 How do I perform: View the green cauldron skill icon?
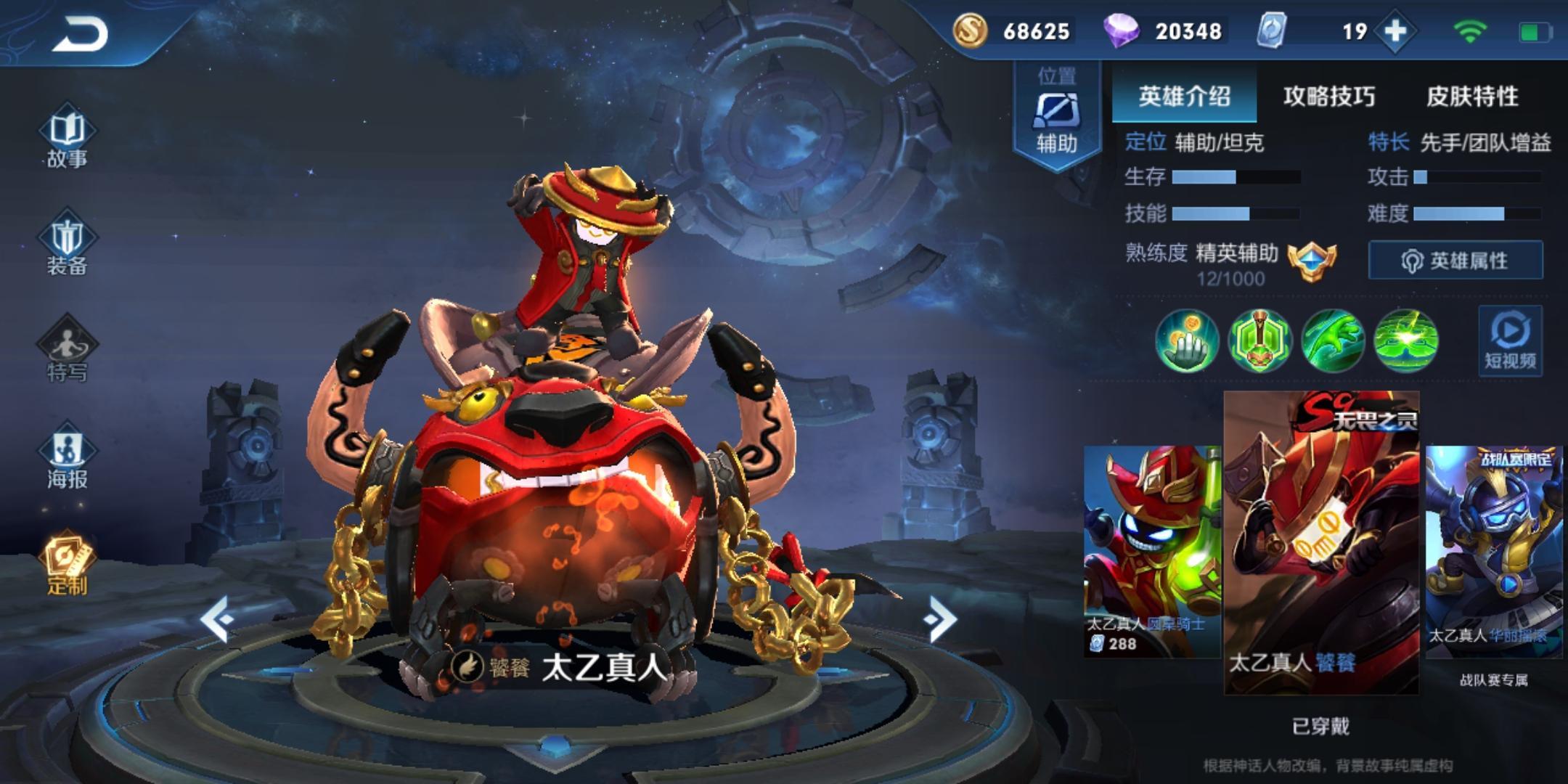[1259, 340]
